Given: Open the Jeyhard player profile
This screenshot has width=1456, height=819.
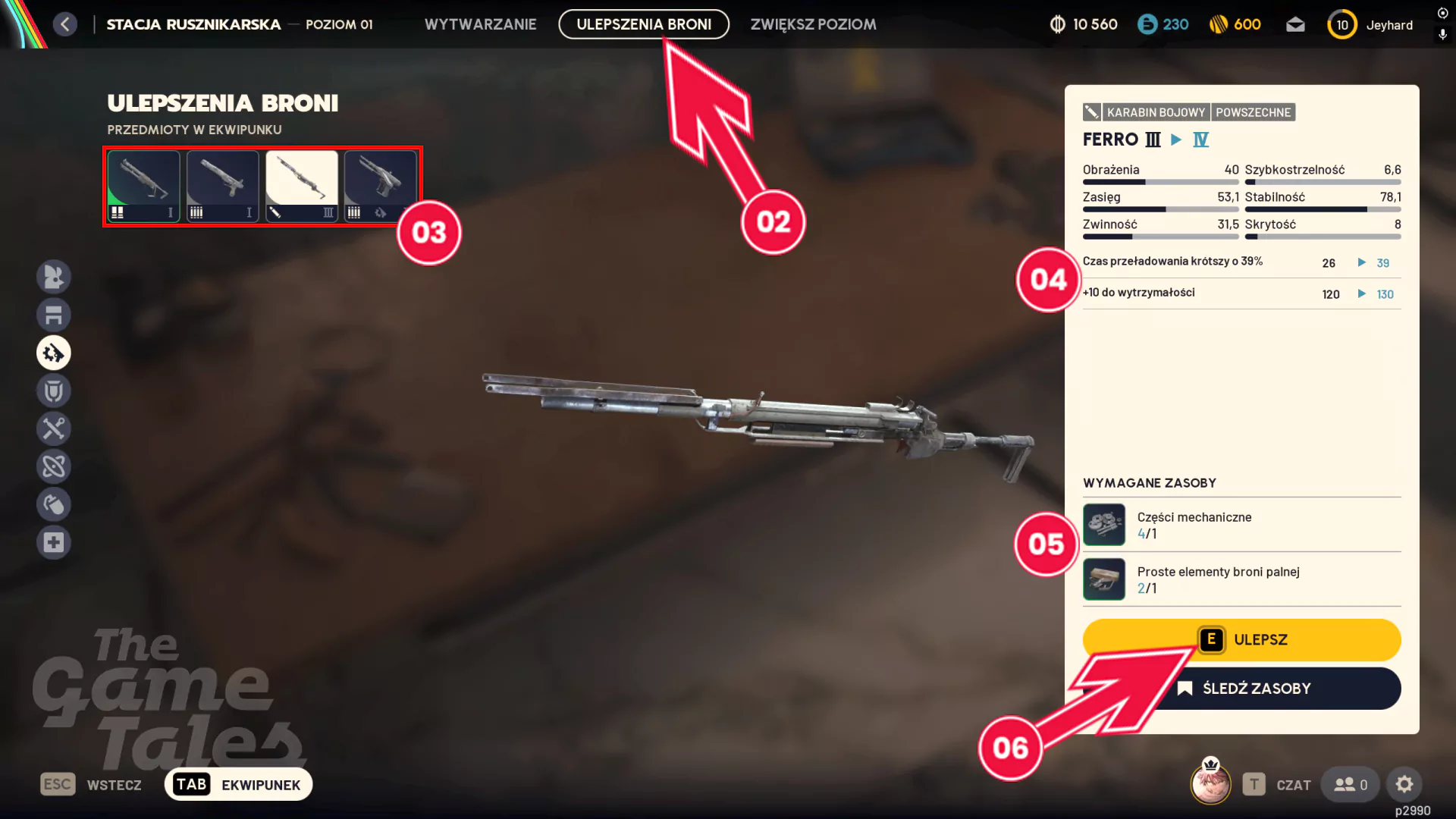Looking at the screenshot, I should point(1371,25).
